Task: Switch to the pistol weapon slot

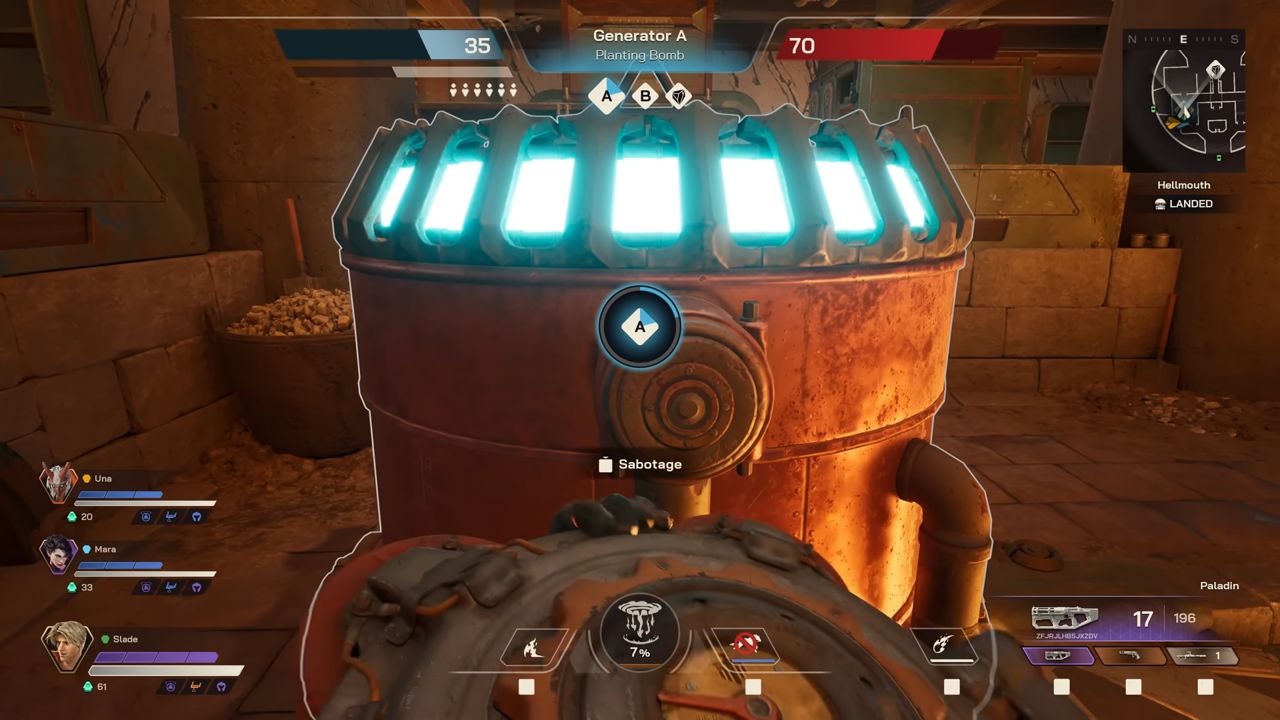Action: tap(1130, 657)
